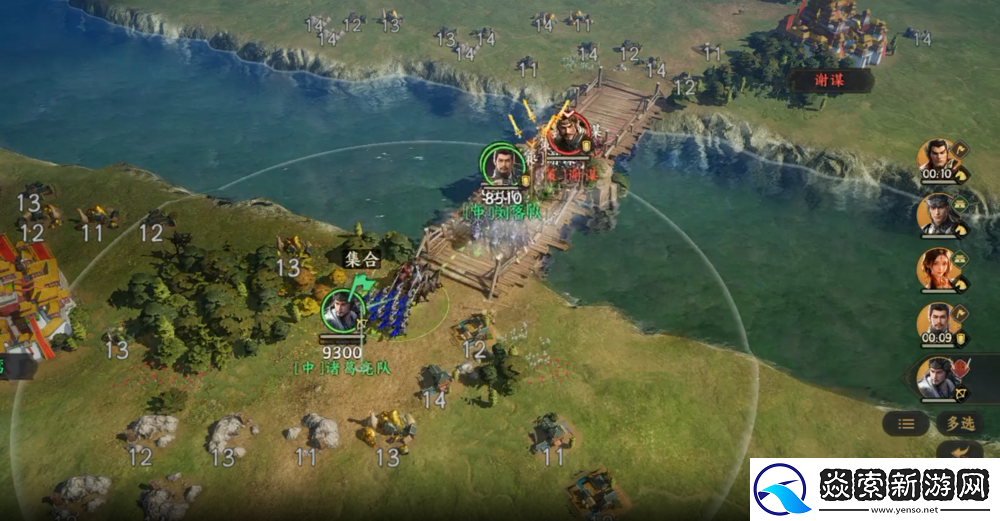Open the 炎索新游网 site logo
The image size is (1000, 521).
[872, 490]
